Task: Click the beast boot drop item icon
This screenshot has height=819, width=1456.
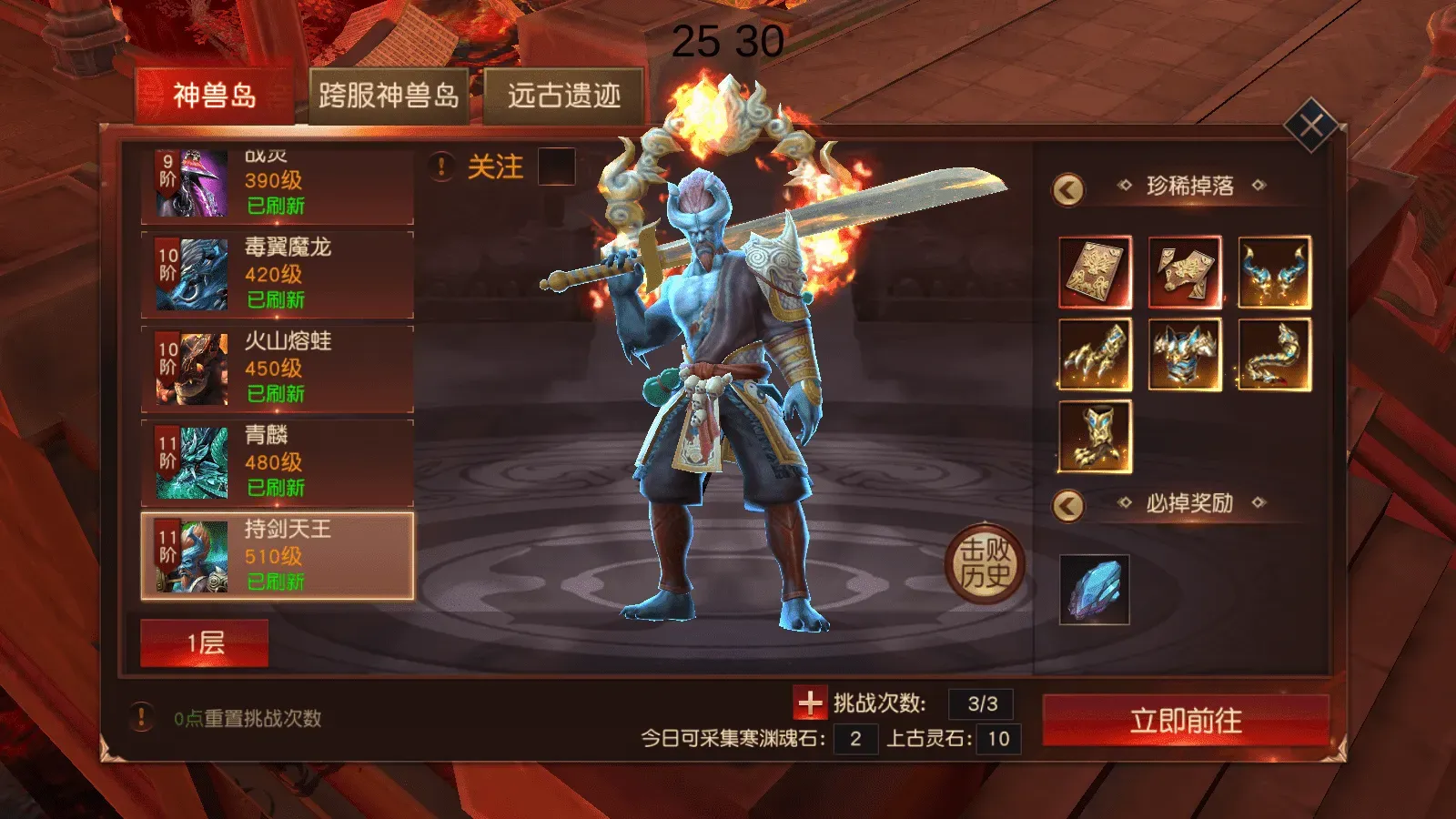Action: [x=1093, y=437]
